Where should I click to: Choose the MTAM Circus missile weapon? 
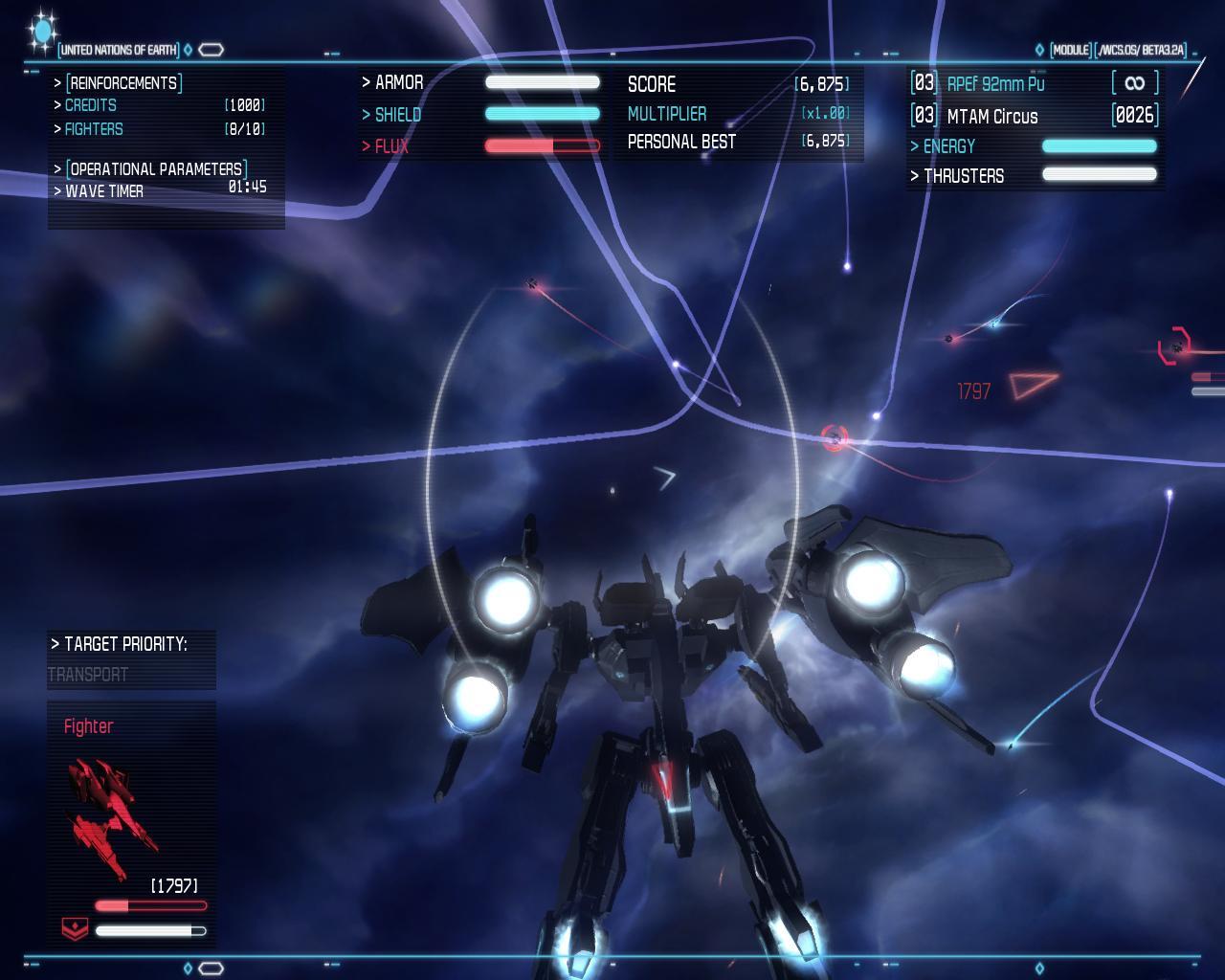pyautogui.click(x=991, y=117)
